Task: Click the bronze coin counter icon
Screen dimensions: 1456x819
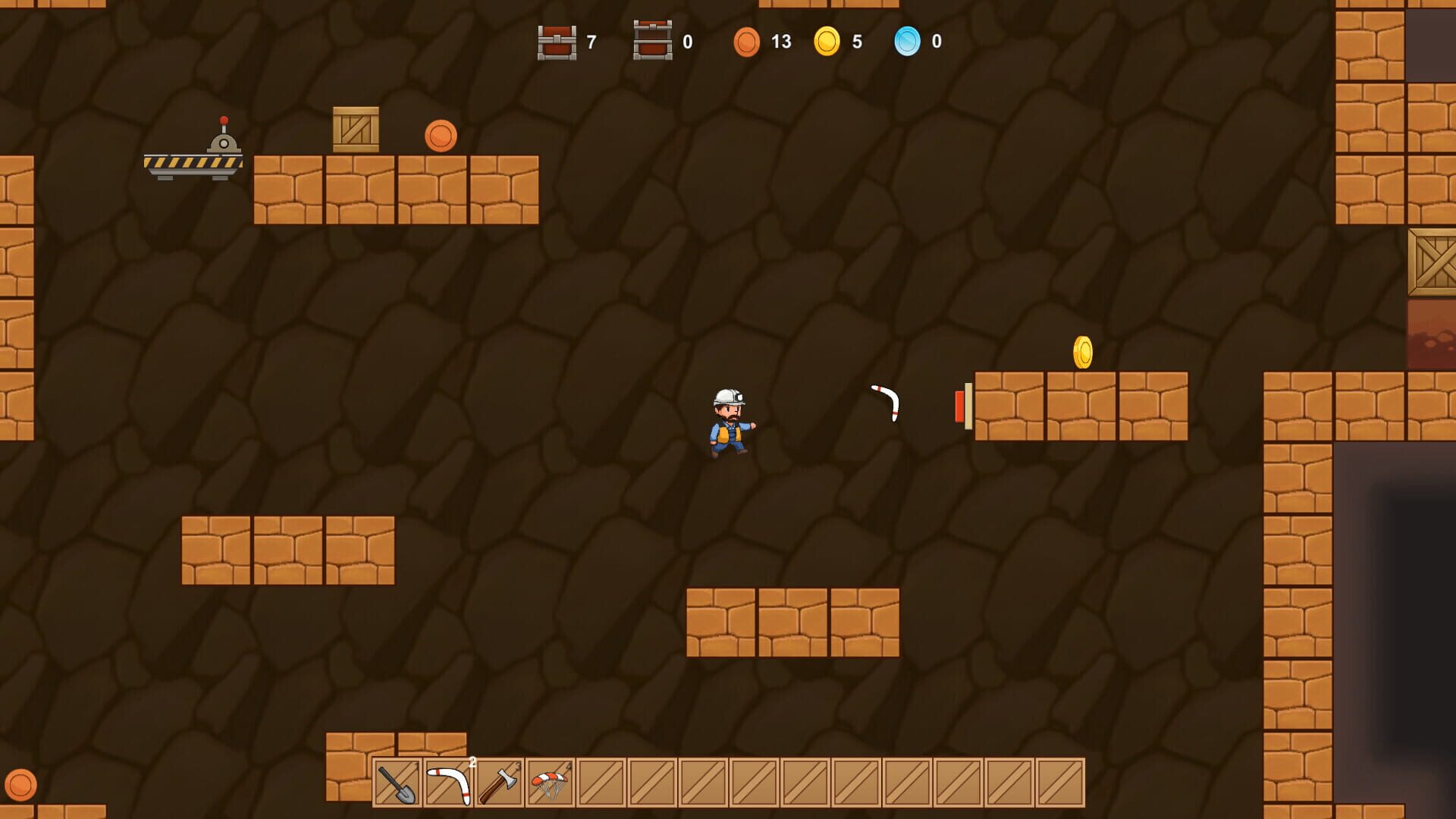Action: (x=748, y=42)
